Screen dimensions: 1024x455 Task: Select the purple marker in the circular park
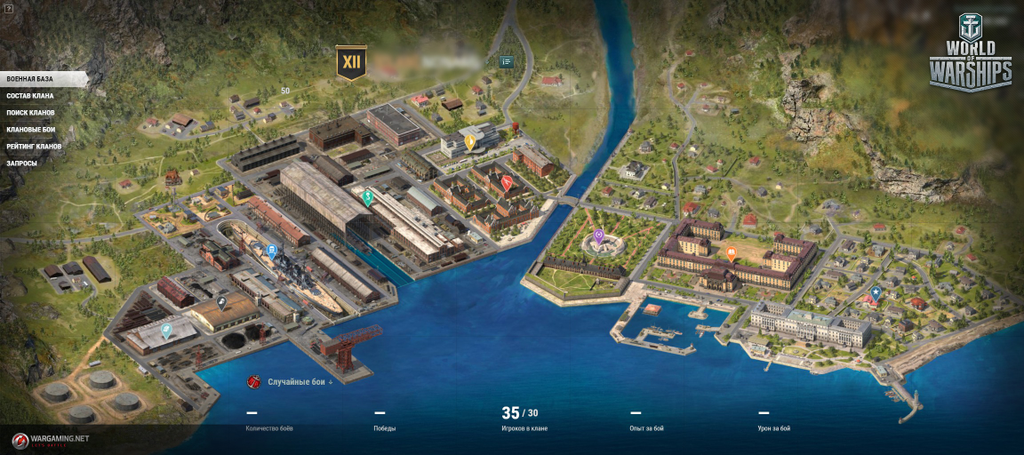click(598, 237)
